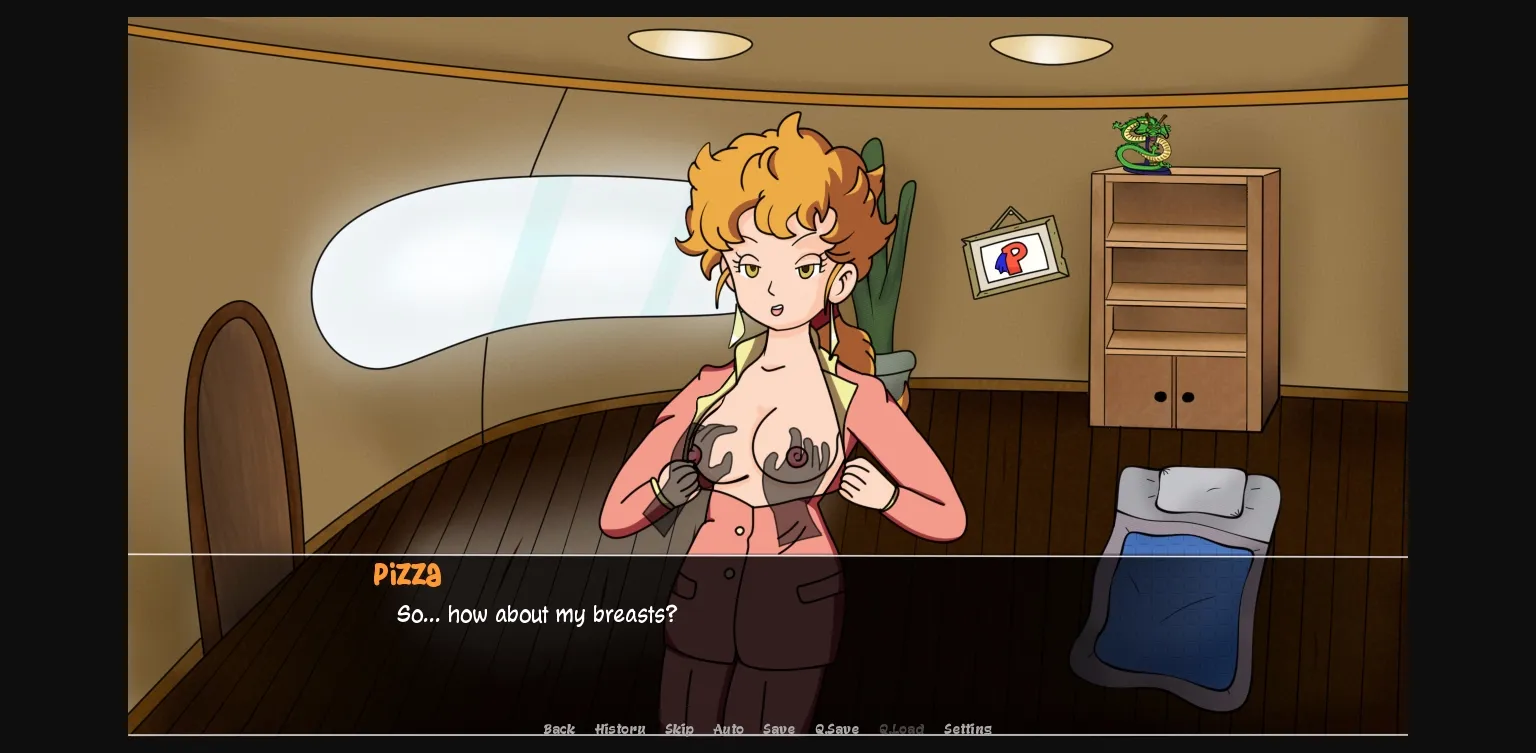Click the Shenron dragon figurine
Image resolution: width=1536 pixels, height=753 pixels.
point(1141,142)
